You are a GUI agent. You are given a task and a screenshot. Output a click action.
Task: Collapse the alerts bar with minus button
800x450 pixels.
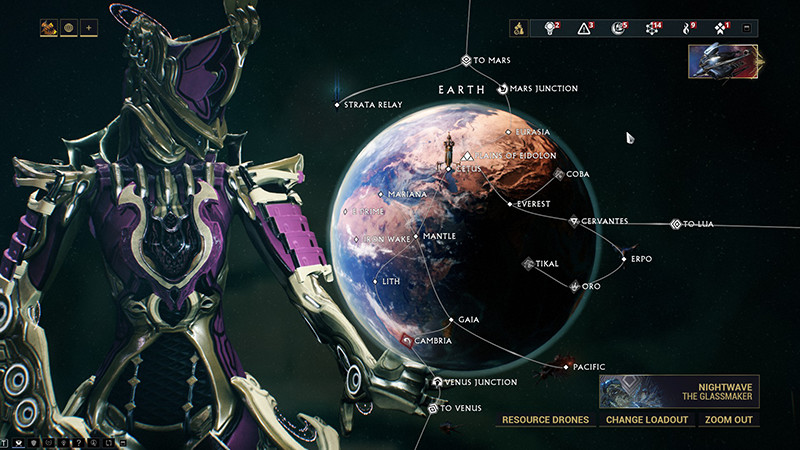pyautogui.click(x=746, y=28)
